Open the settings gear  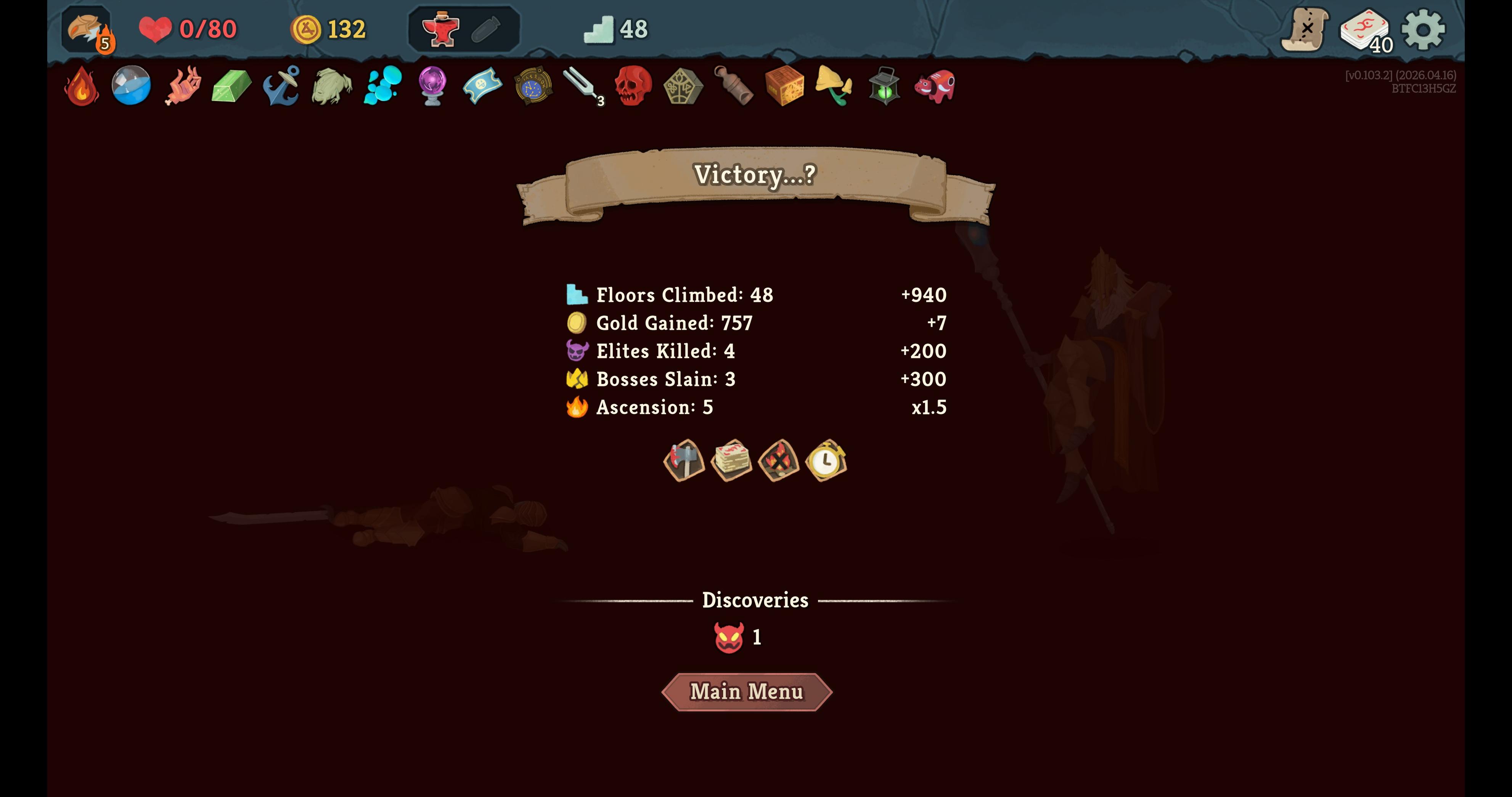1423,29
